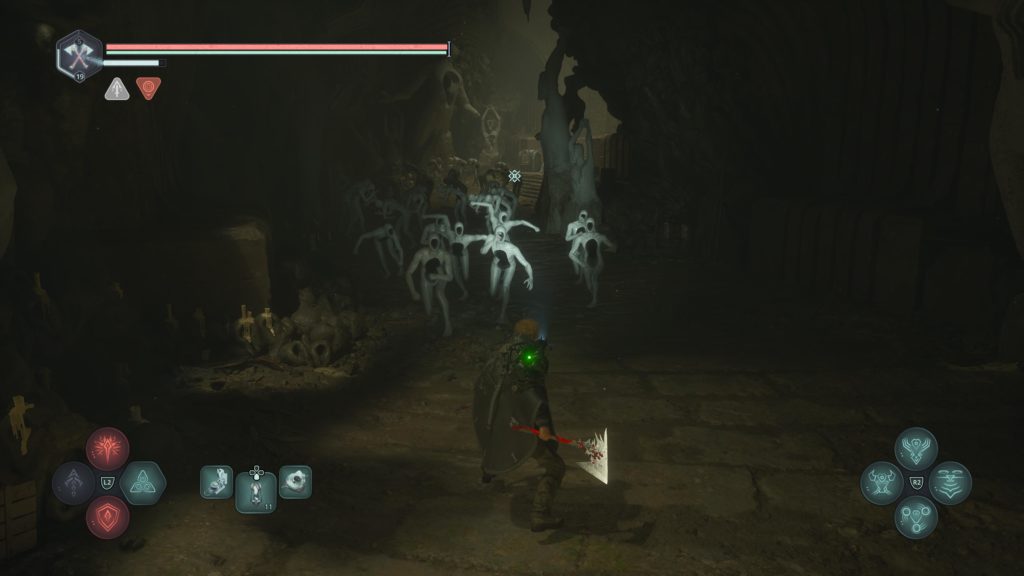
Task: Click the red inverted triangle debuff icon
Action: pyautogui.click(x=148, y=89)
